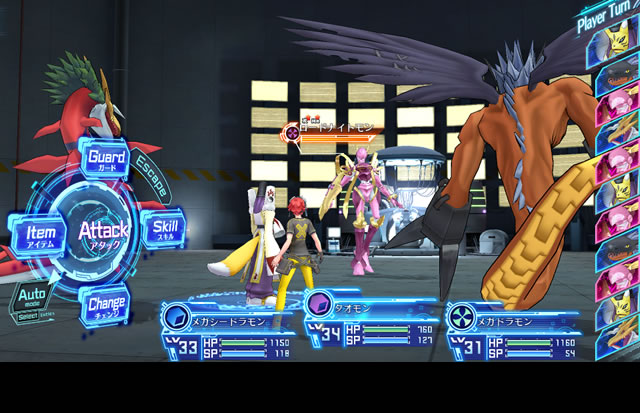Viewport: 640px width, 413px height.
Task: Select Escape to flee battle
Action: point(152,175)
